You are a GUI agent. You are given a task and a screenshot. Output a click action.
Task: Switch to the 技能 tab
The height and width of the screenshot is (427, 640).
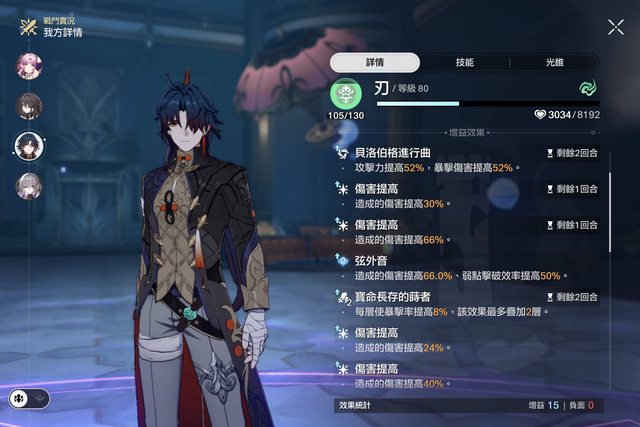[x=464, y=62]
